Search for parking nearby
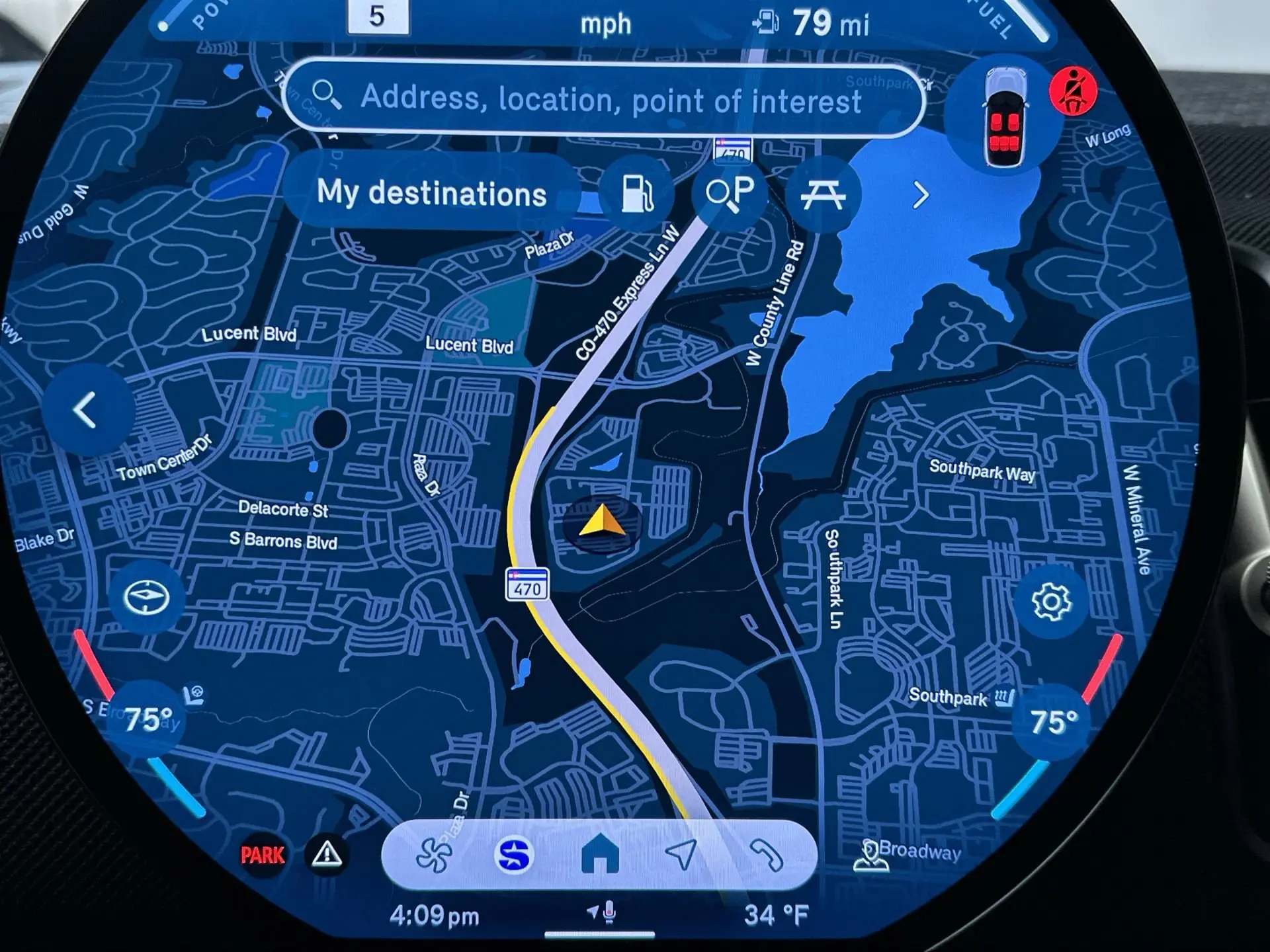 pyautogui.click(x=730, y=192)
